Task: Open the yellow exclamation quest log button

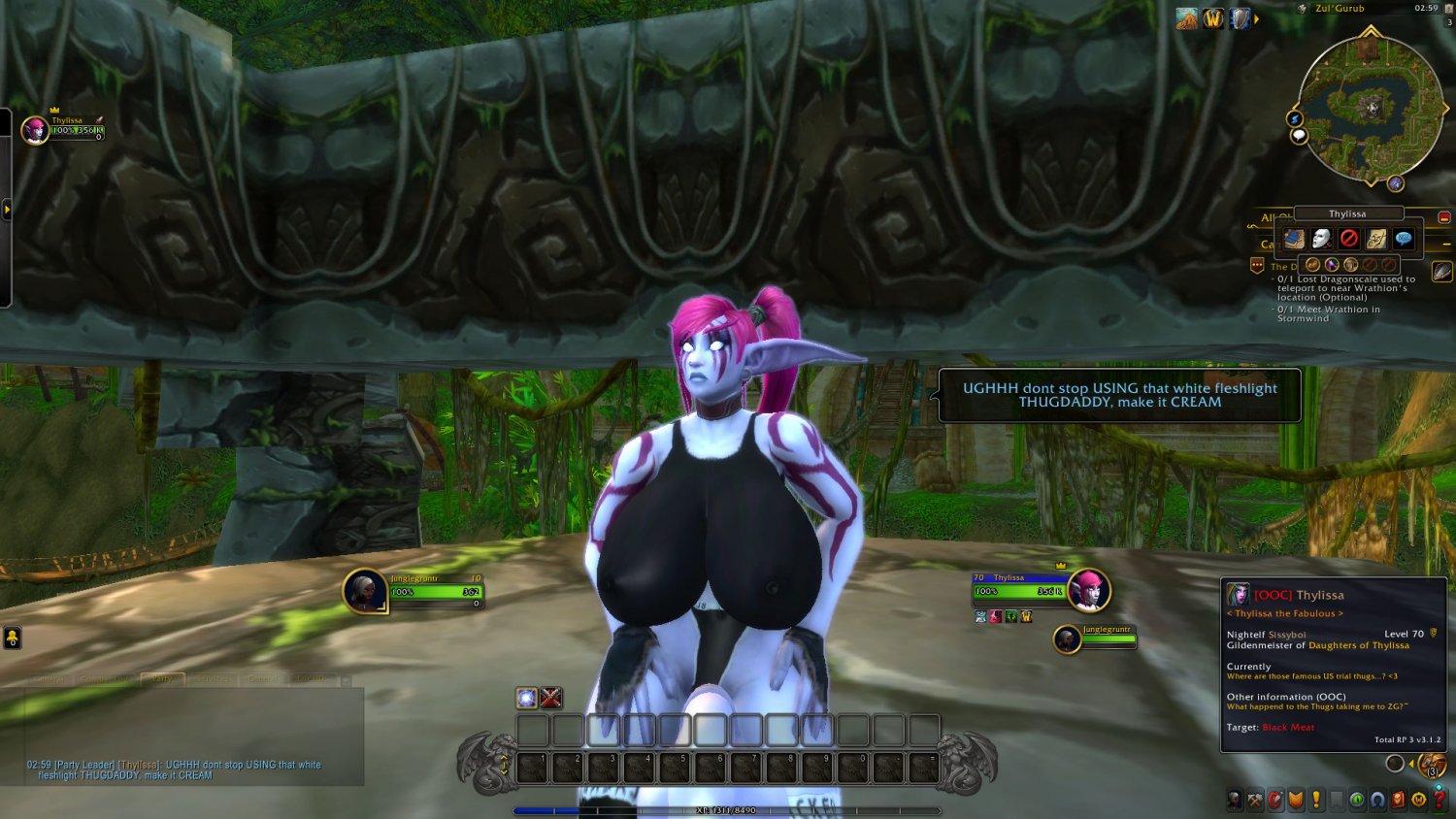Action: click(x=1316, y=800)
